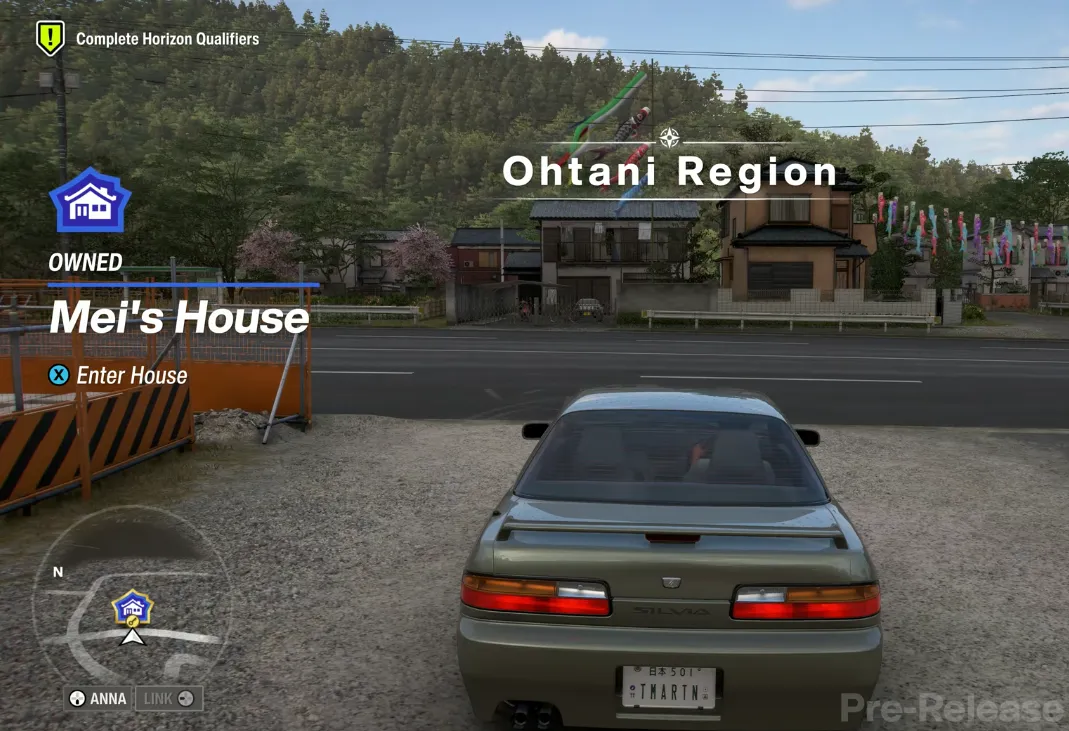The width and height of the screenshot is (1069, 731).
Task: Activate the LINK button
Action: (x=168, y=698)
